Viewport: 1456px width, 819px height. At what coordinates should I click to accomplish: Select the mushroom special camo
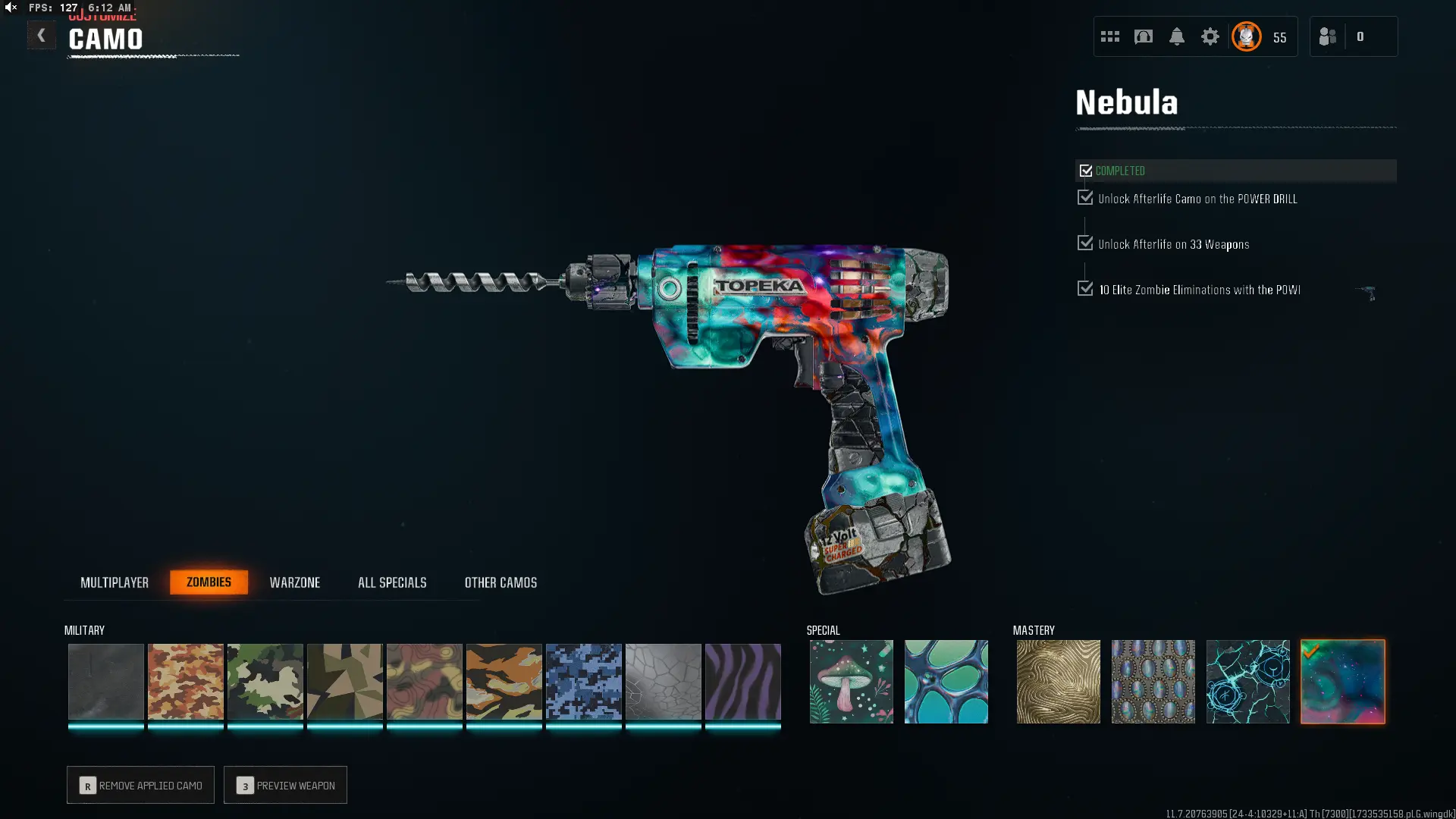point(852,681)
